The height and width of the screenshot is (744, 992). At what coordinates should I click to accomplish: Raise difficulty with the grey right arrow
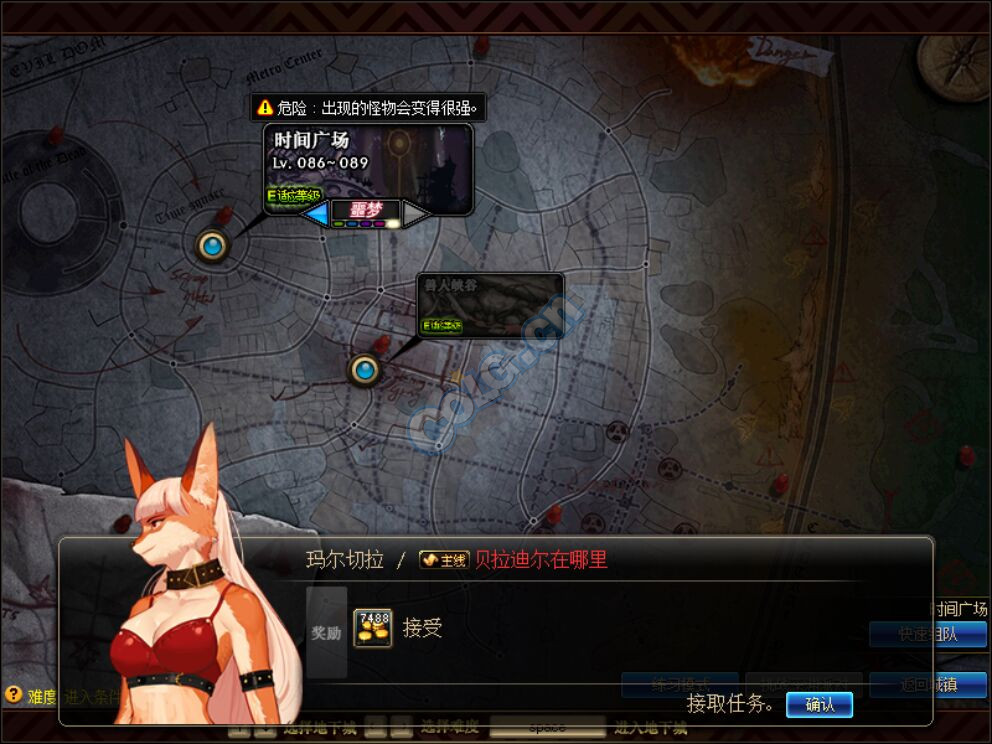[416, 213]
